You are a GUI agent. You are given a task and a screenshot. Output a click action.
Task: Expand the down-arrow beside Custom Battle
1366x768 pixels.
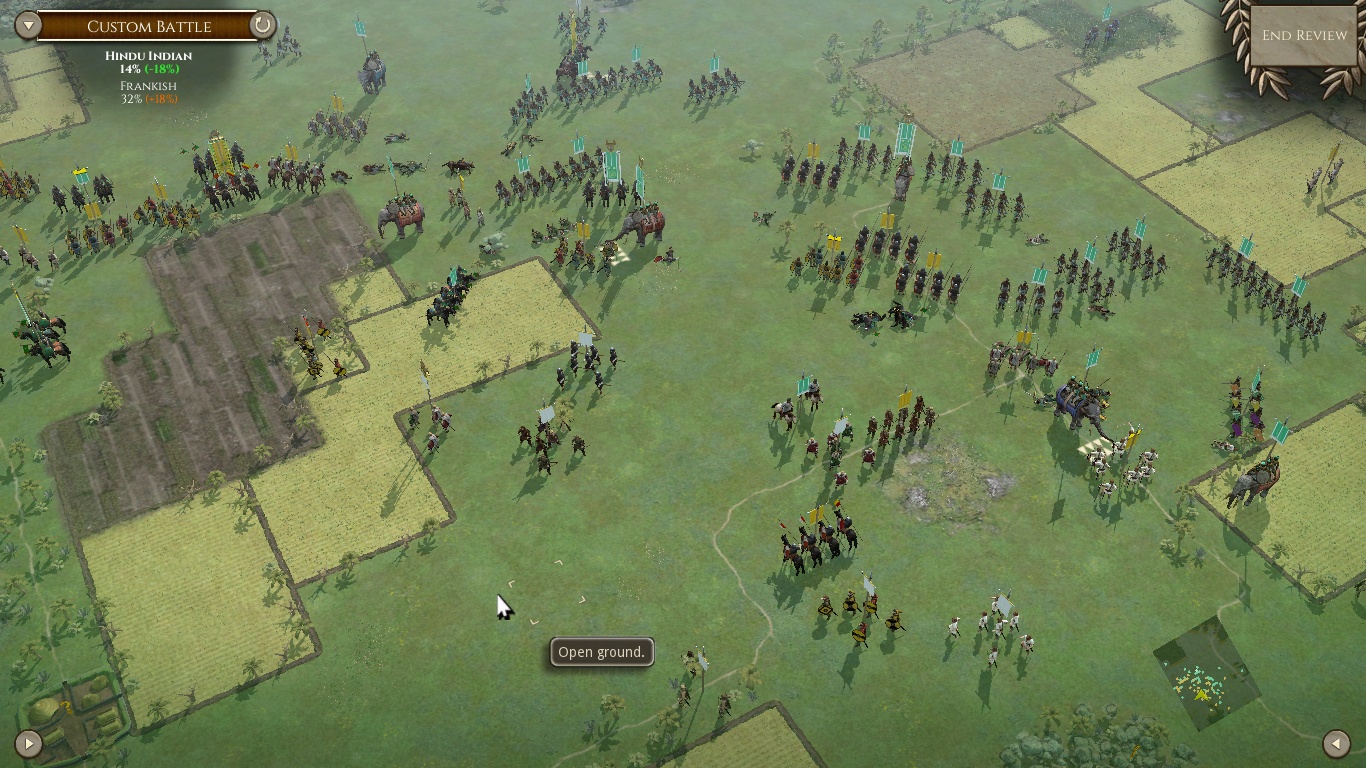click(28, 25)
